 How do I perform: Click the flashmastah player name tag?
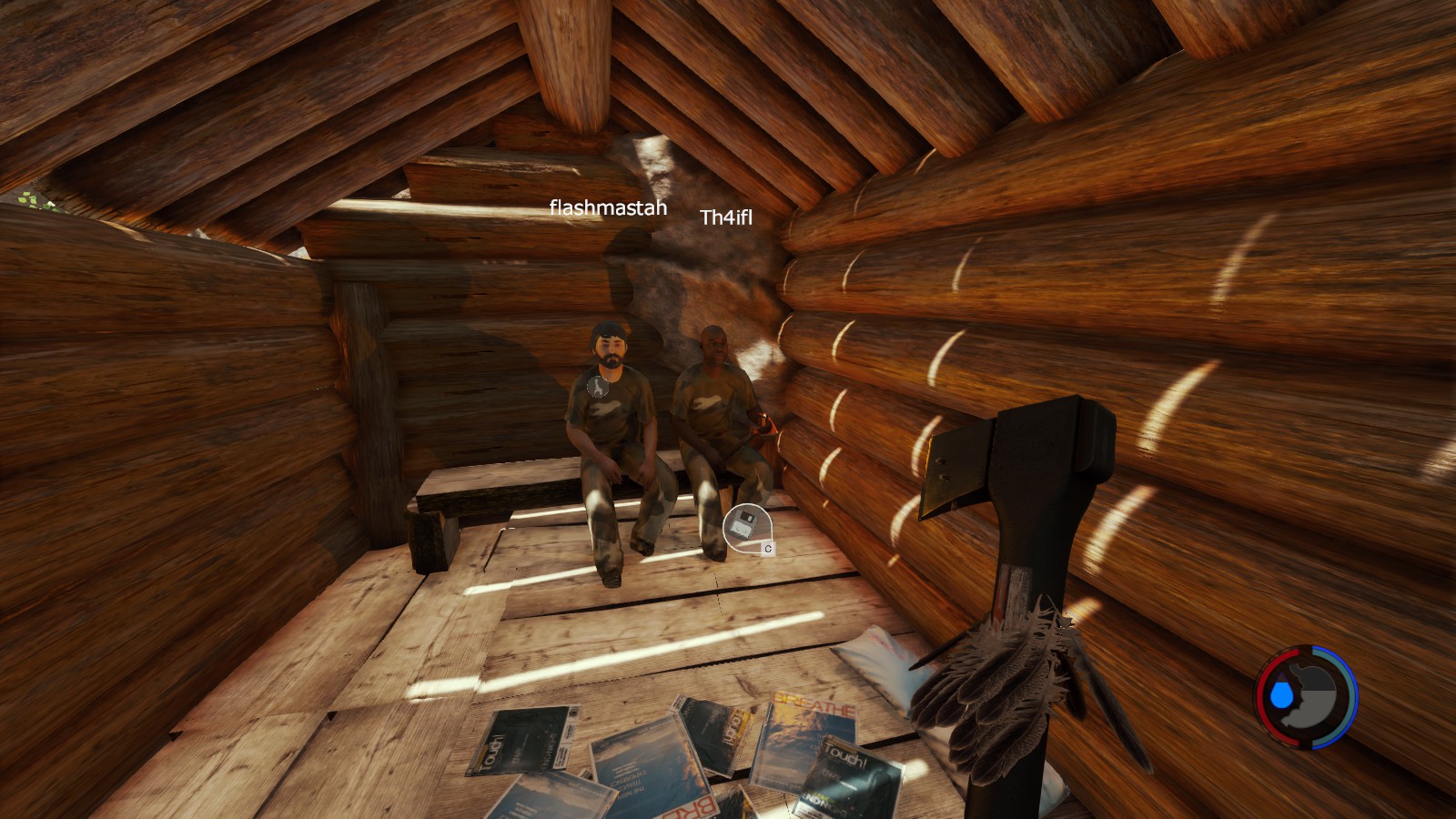[x=608, y=208]
